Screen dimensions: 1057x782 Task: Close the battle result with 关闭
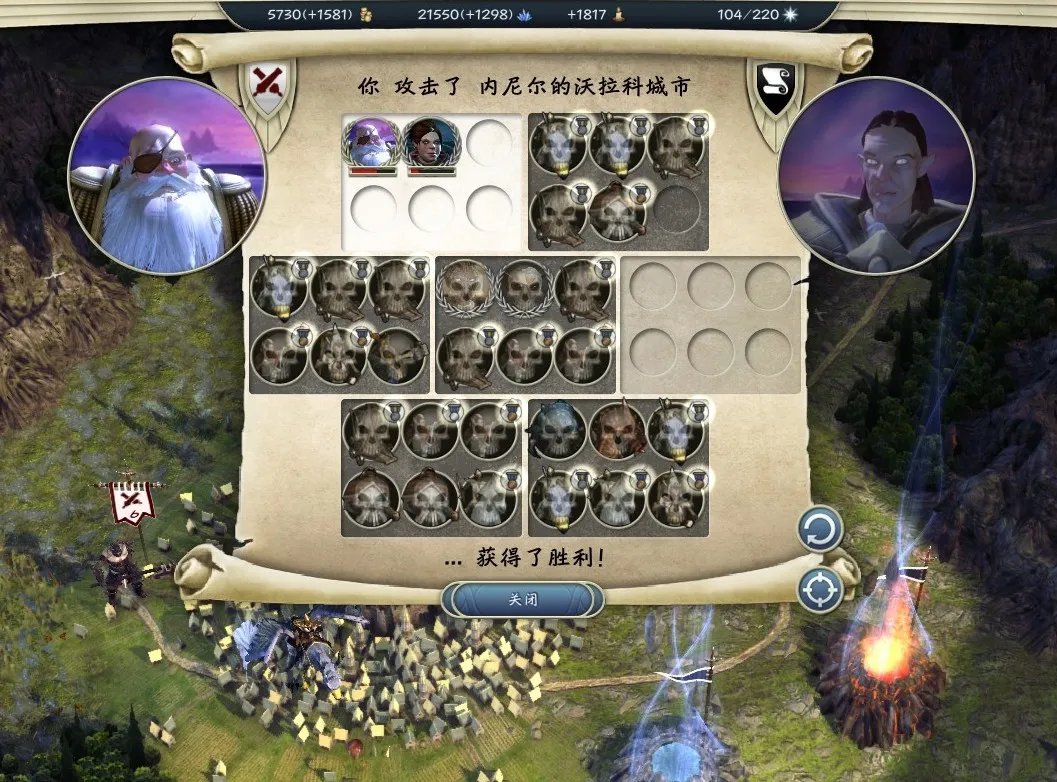point(523,600)
